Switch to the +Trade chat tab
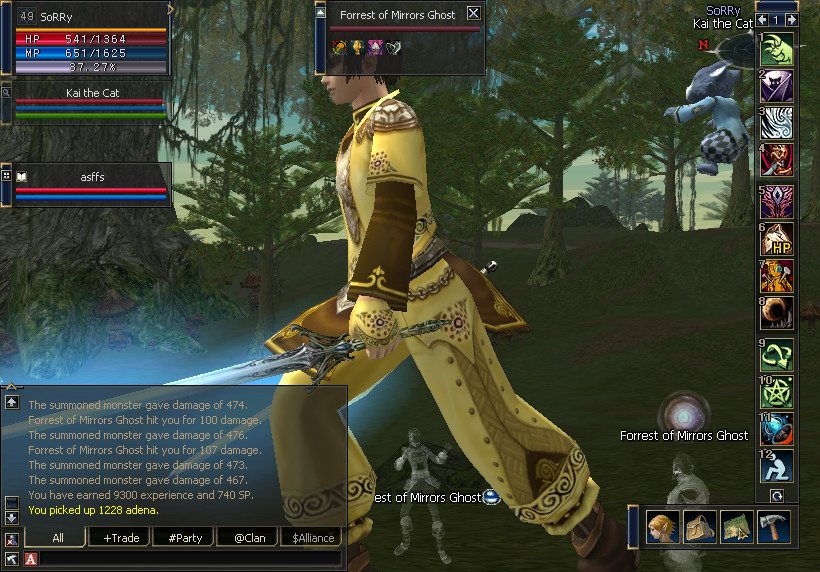 121,538
